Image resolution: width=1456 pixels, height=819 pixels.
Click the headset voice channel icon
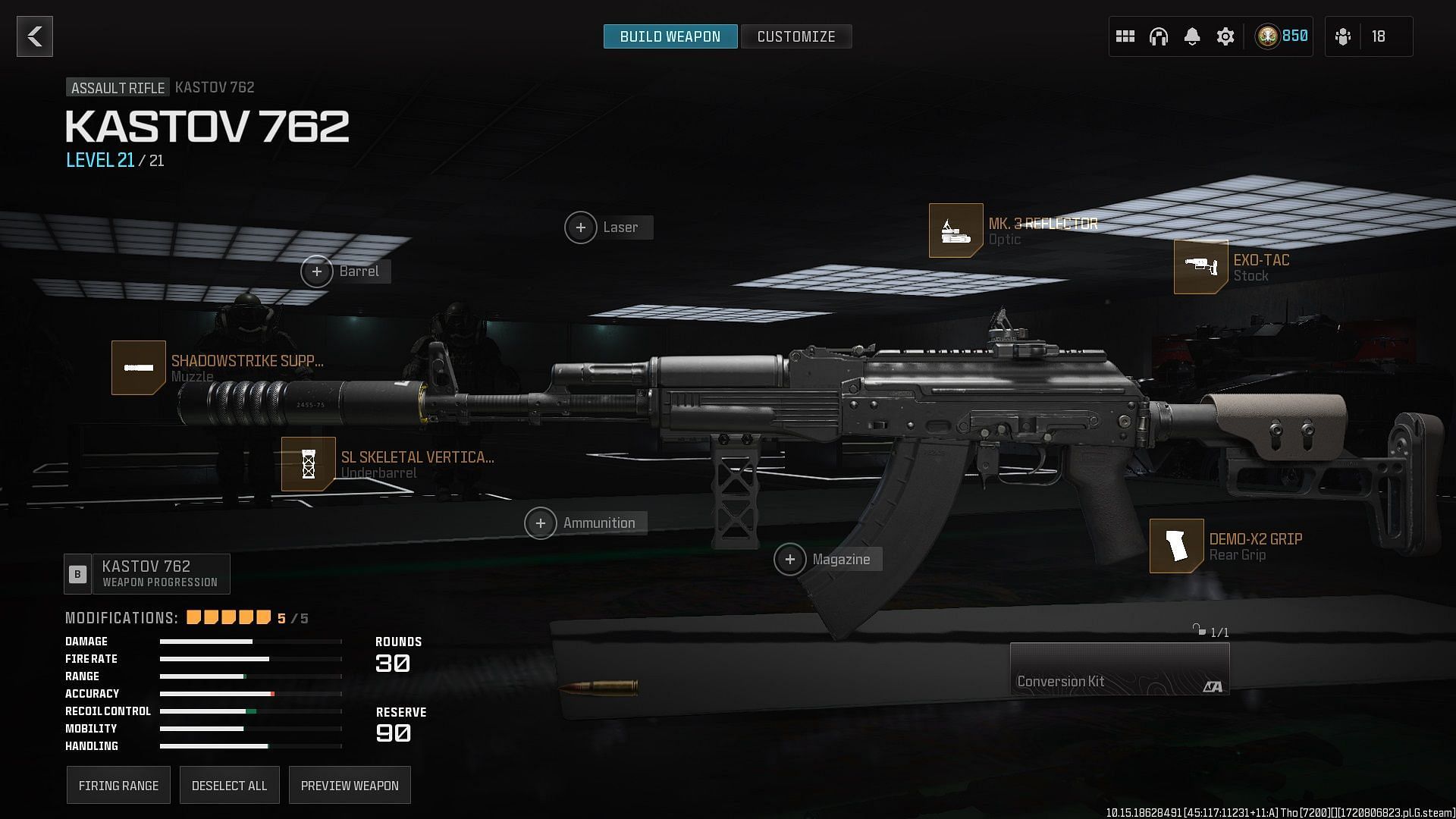(1158, 36)
